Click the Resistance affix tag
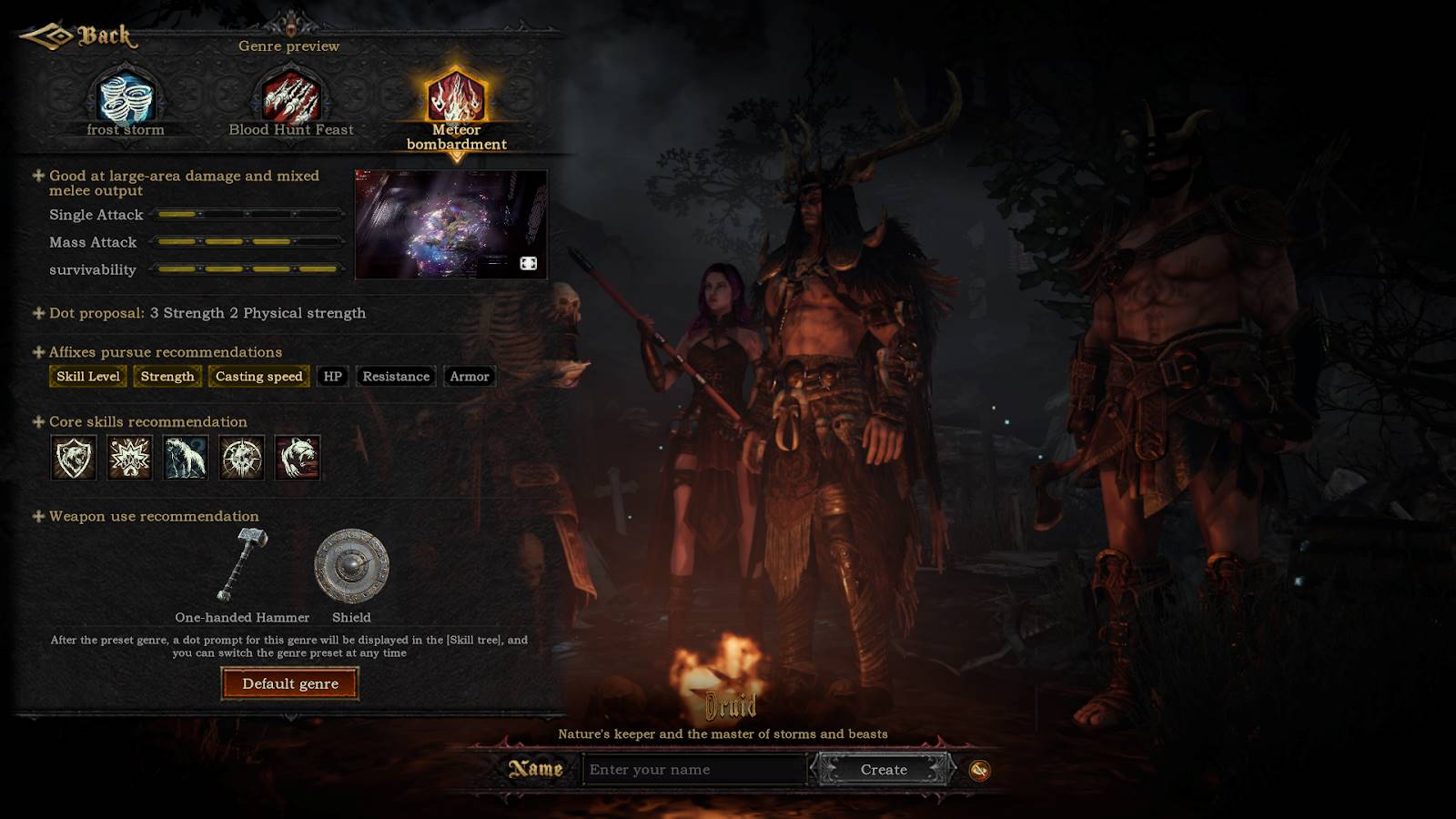 click(396, 377)
